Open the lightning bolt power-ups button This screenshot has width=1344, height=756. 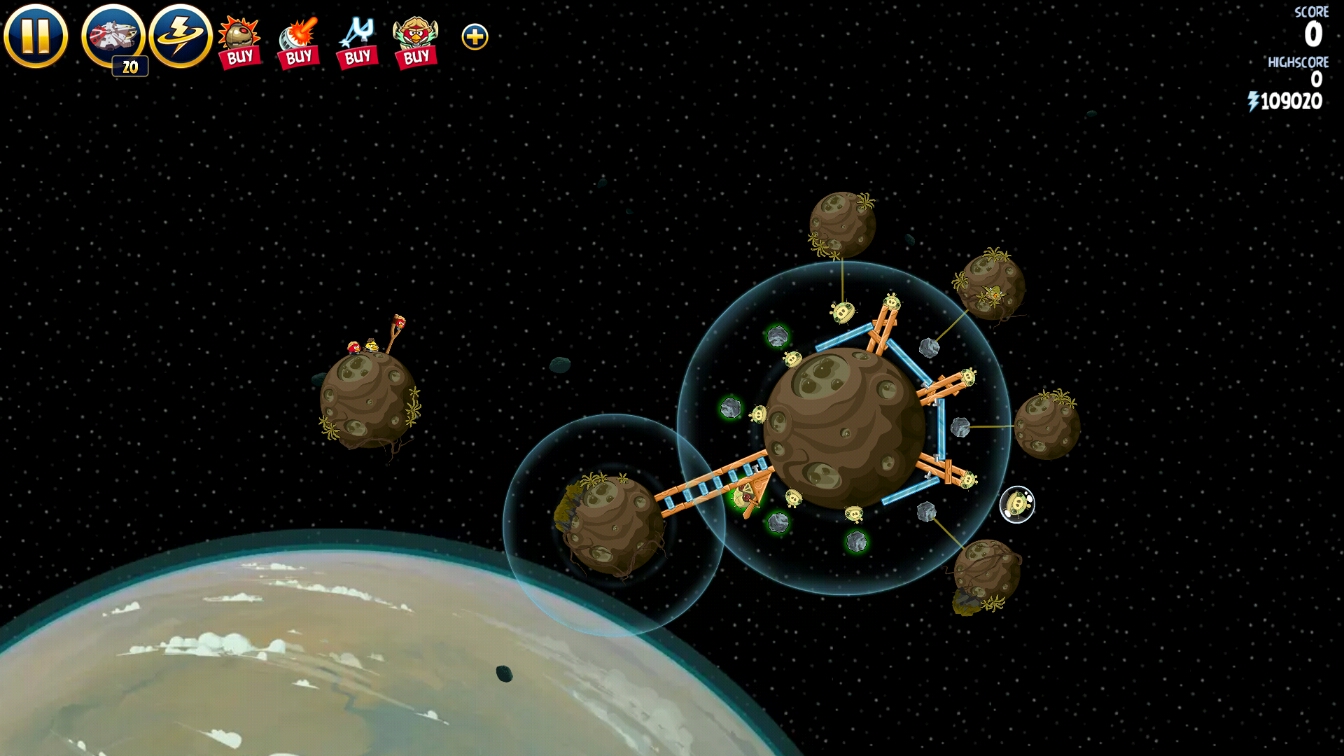(181, 36)
